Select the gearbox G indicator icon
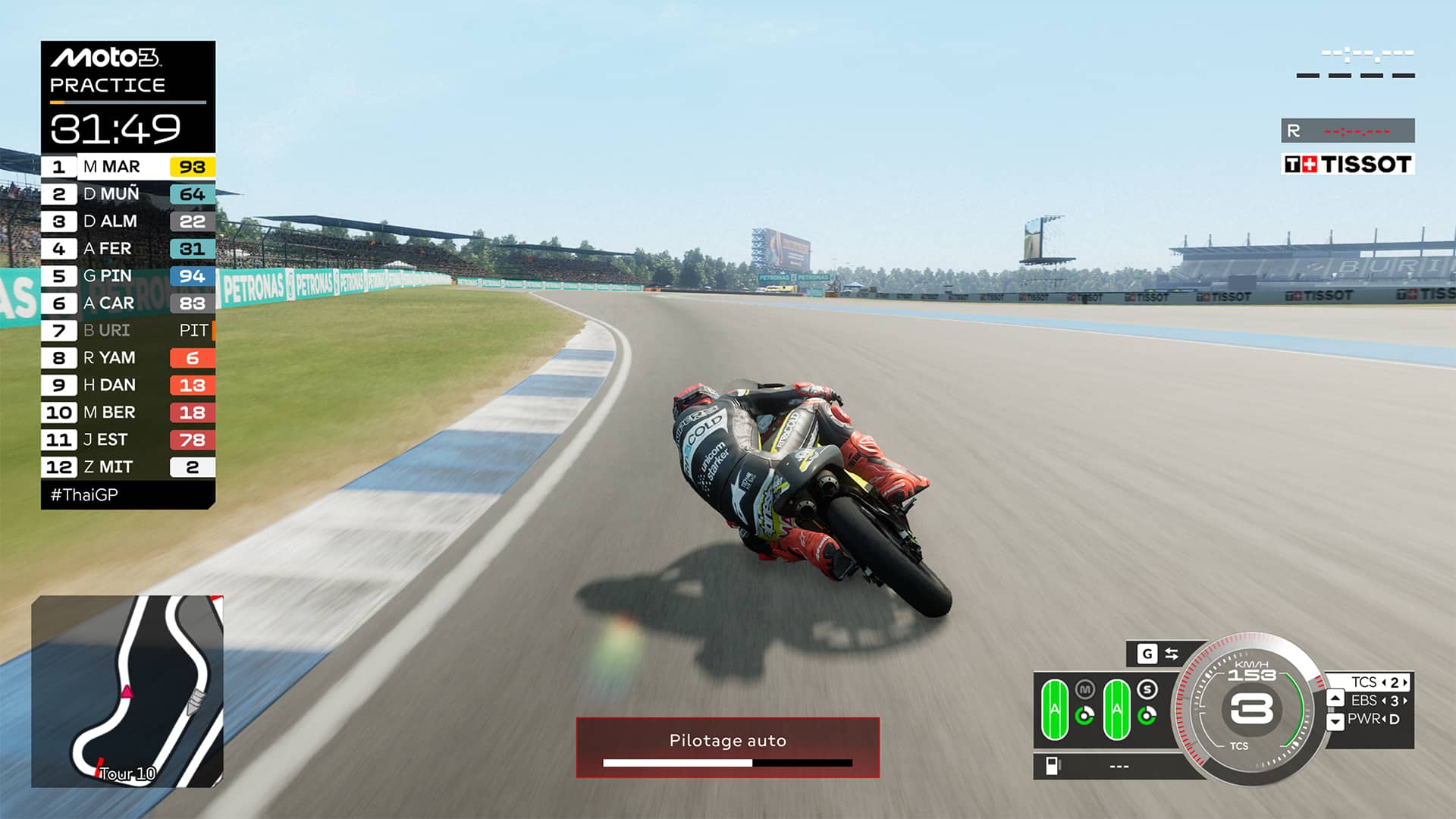This screenshot has width=1456, height=819. tap(1147, 652)
